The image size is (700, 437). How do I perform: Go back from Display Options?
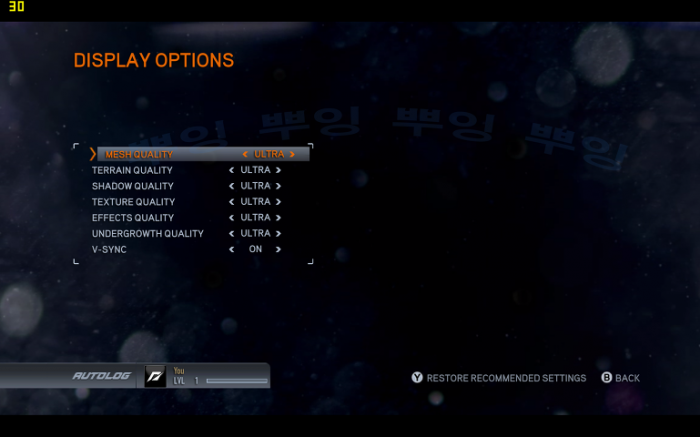(620, 378)
